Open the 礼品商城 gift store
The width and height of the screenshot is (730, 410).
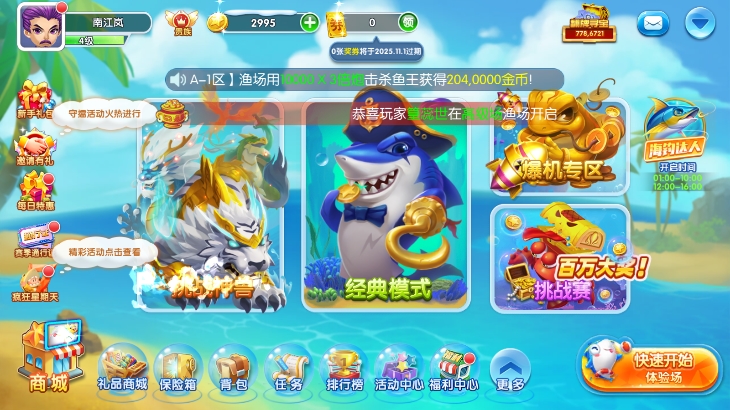(x=124, y=365)
